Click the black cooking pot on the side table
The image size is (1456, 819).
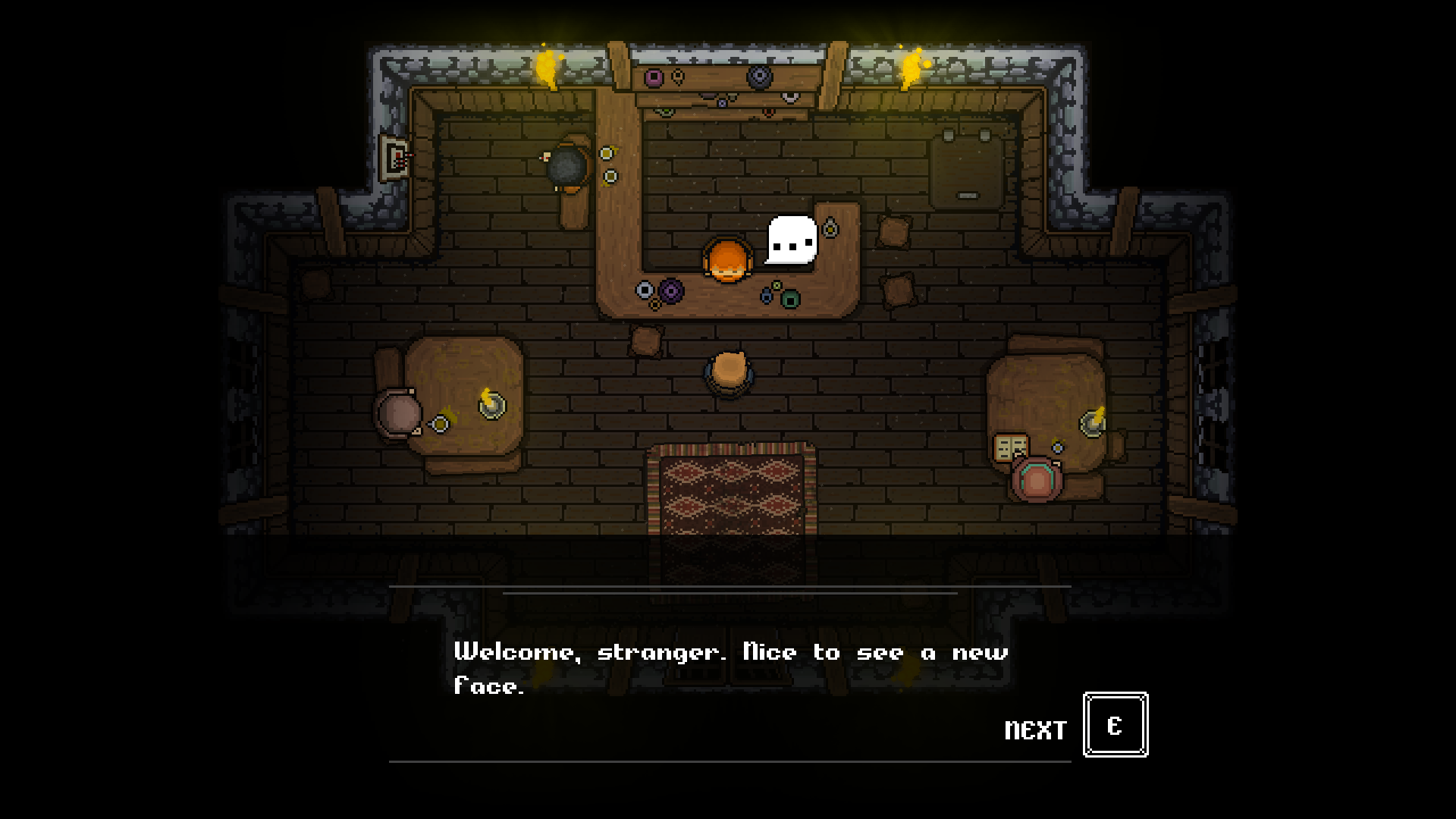tap(569, 163)
